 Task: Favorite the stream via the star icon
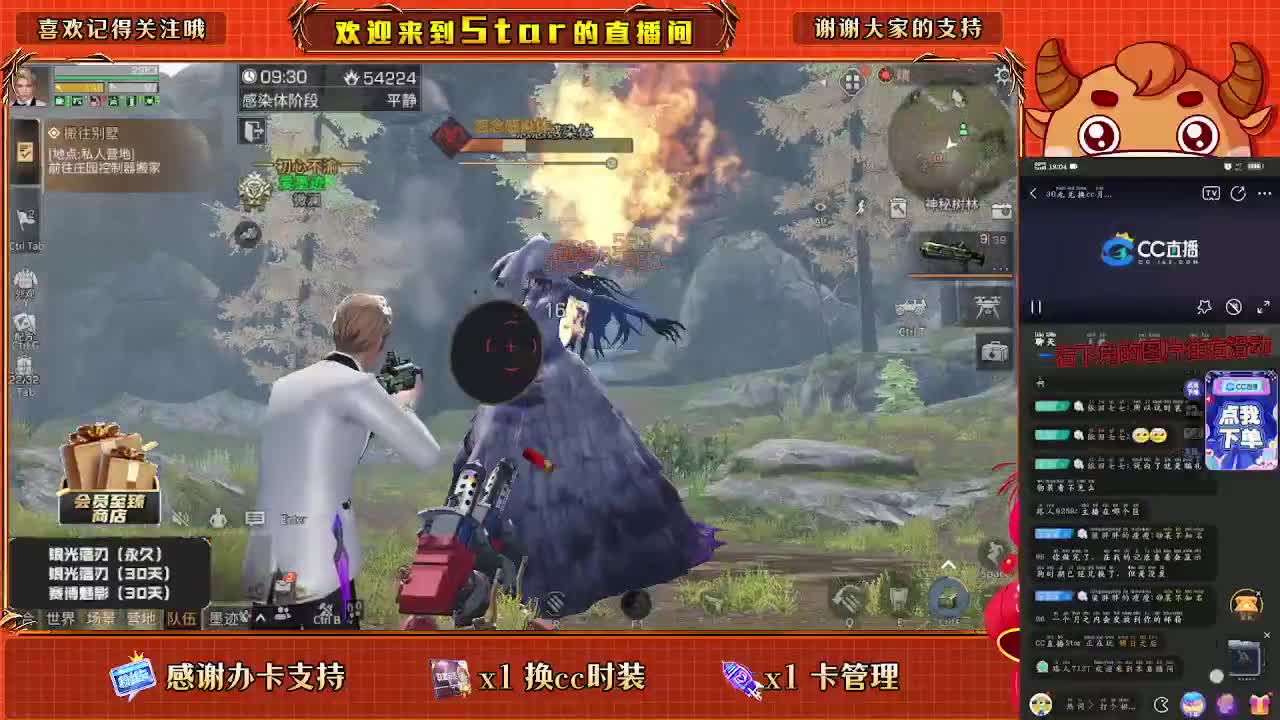coord(1204,308)
